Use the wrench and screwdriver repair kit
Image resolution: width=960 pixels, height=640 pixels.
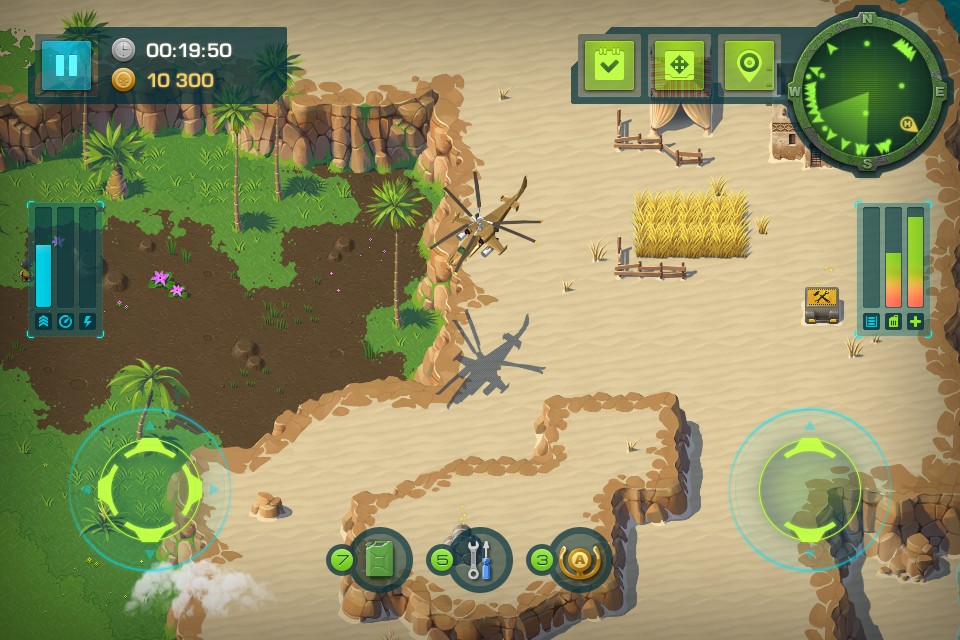coord(480,559)
